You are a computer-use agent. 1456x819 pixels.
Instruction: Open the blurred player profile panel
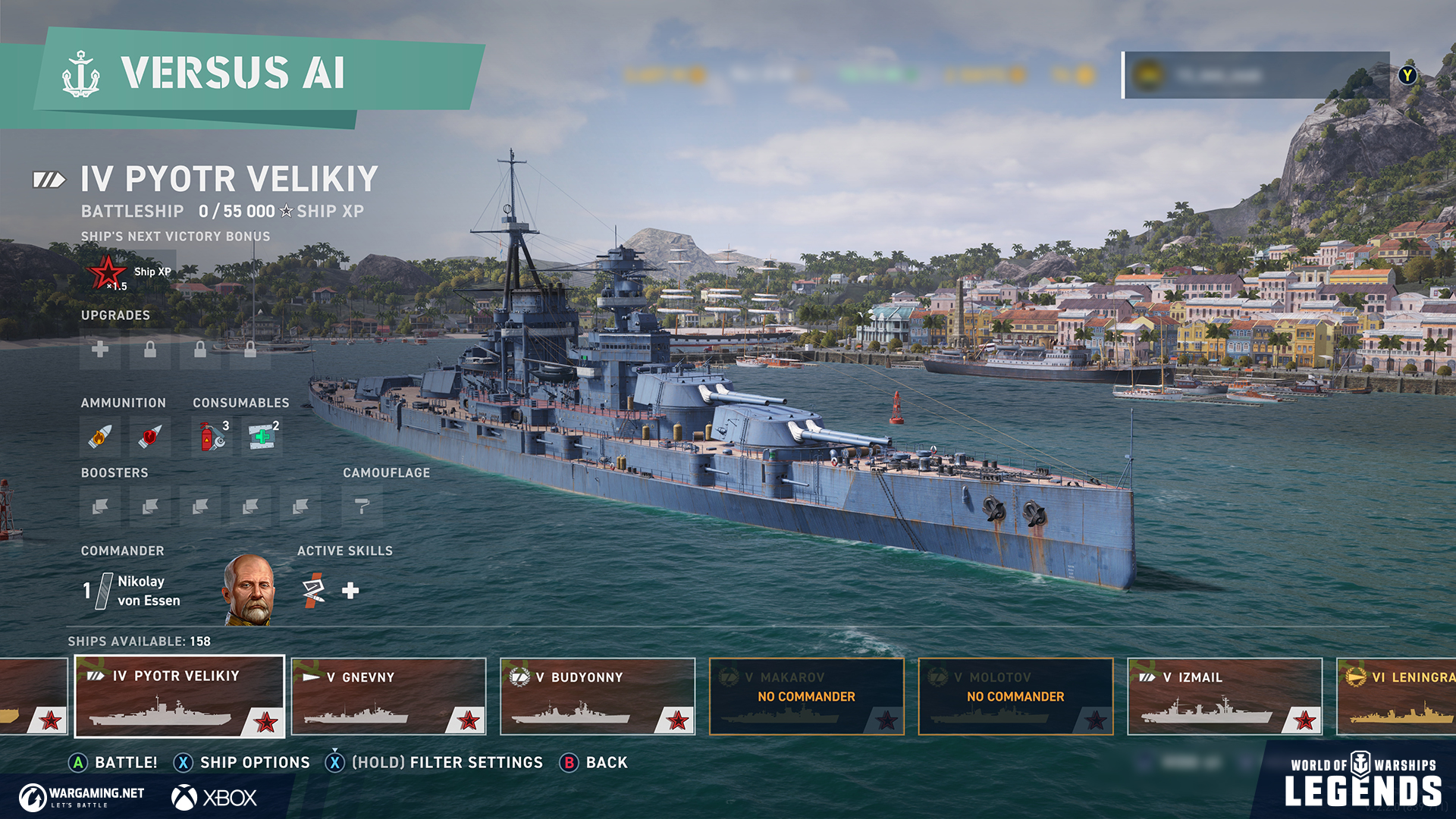(1256, 75)
